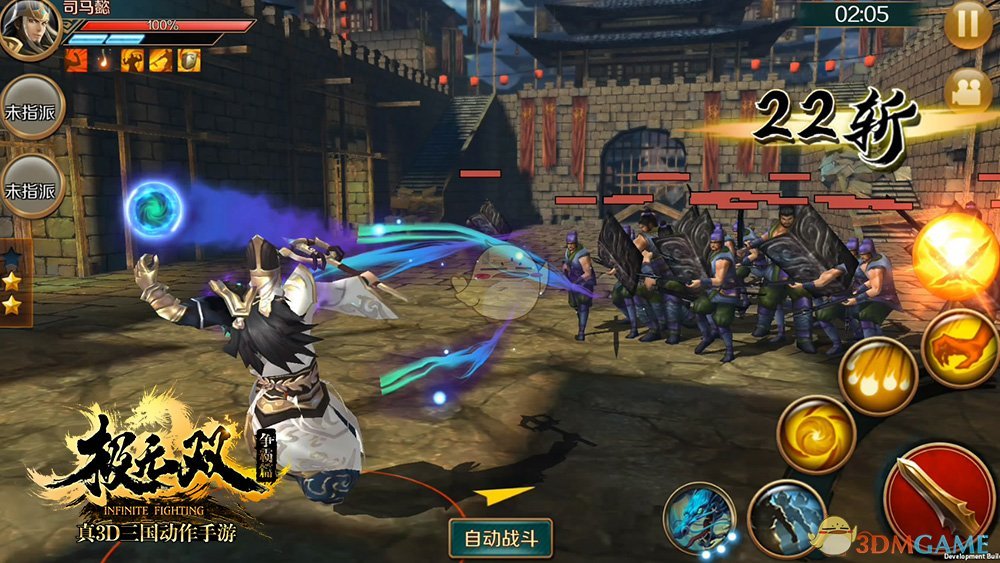Screen dimensions: 1000x563
Task: Use the falling meteors skill
Action: coord(878,375)
